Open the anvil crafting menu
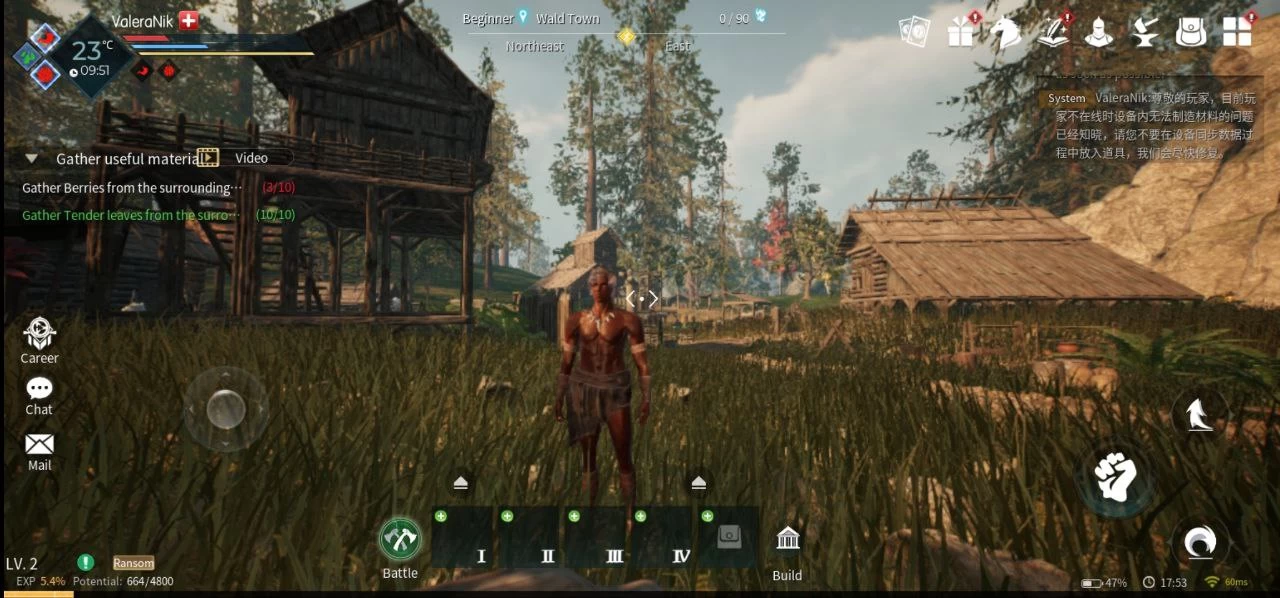This screenshot has height=598, width=1280. coord(1143,33)
